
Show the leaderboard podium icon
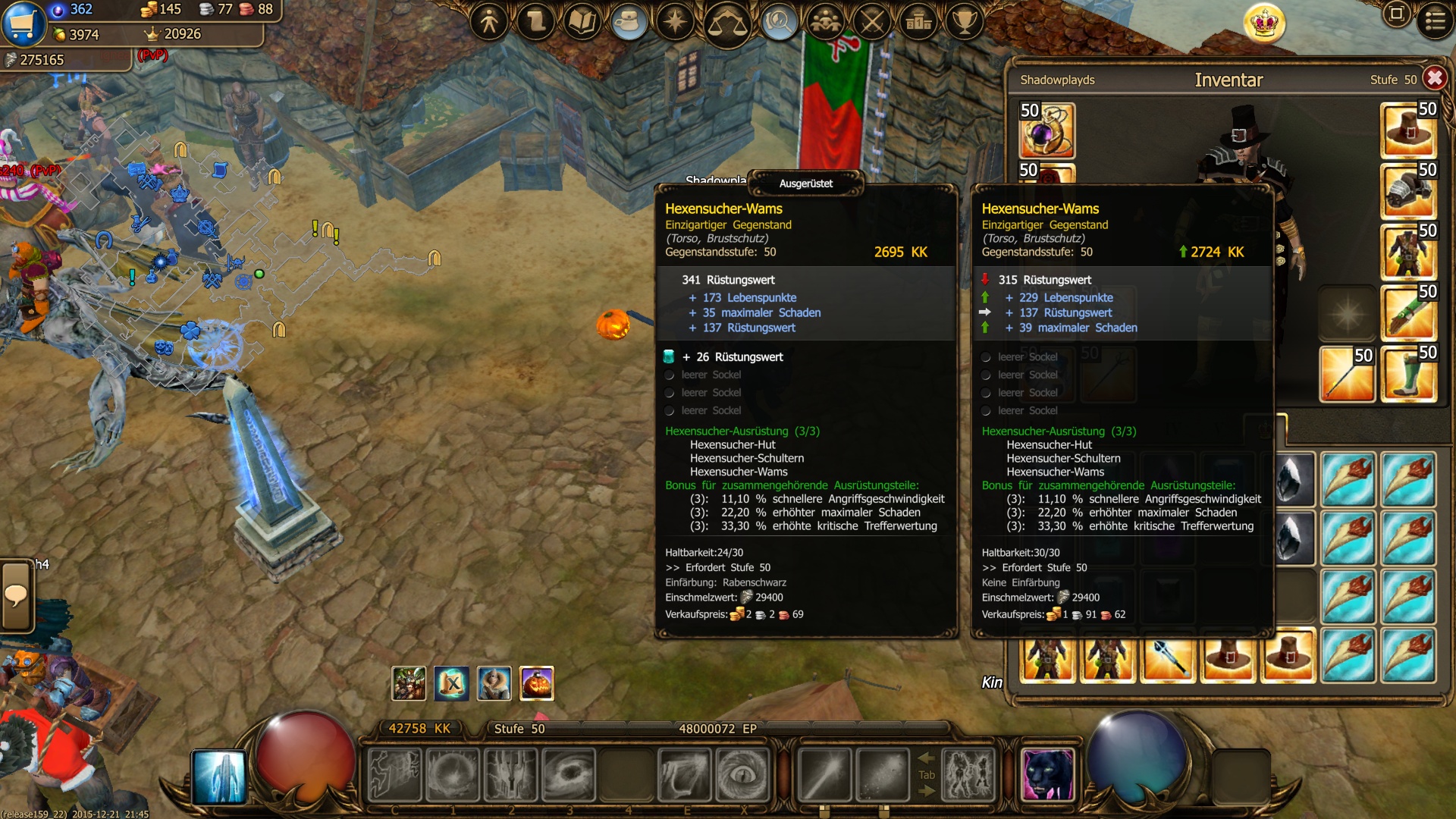coord(918,22)
